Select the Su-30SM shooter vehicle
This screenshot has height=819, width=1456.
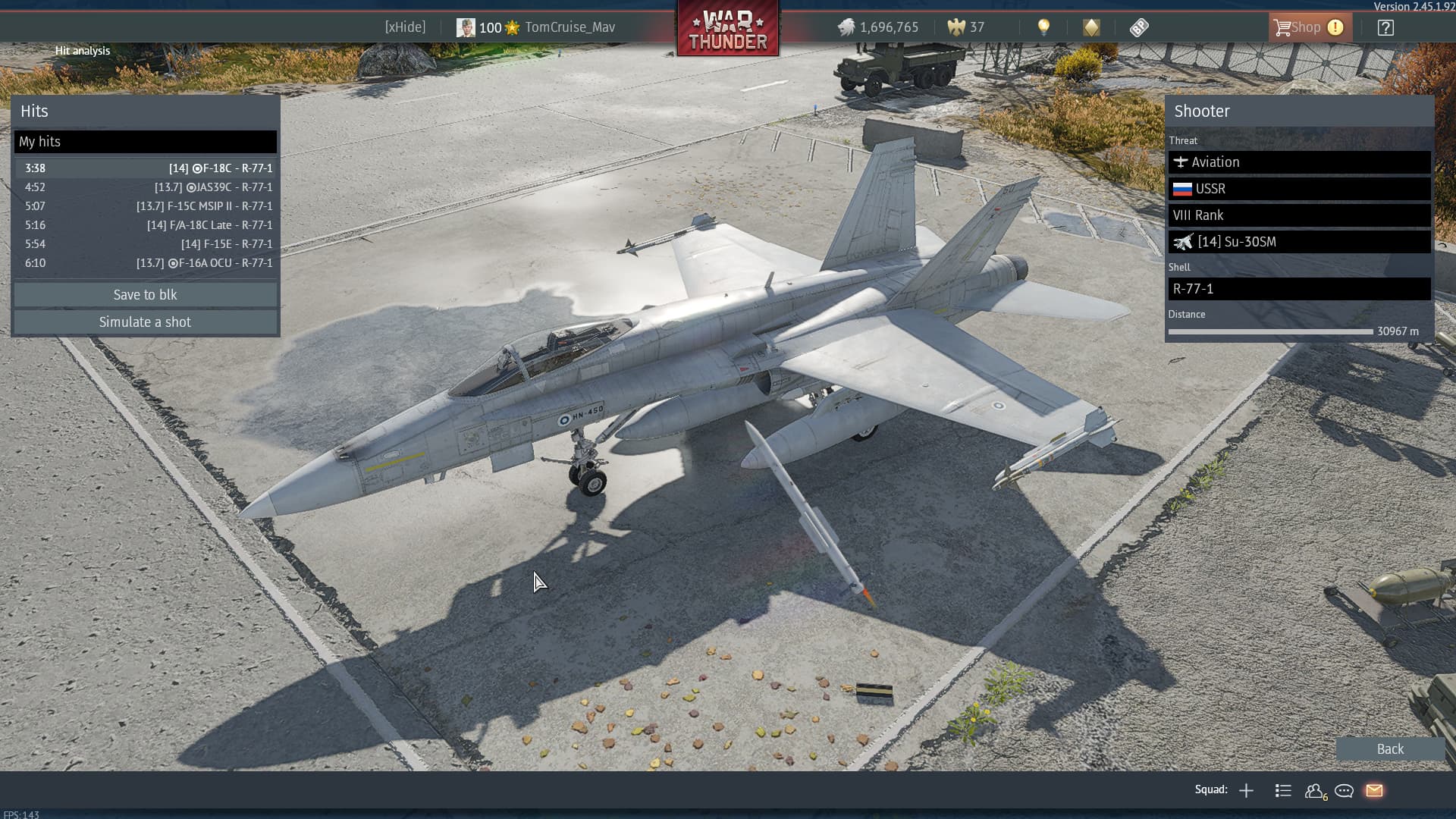[1299, 242]
